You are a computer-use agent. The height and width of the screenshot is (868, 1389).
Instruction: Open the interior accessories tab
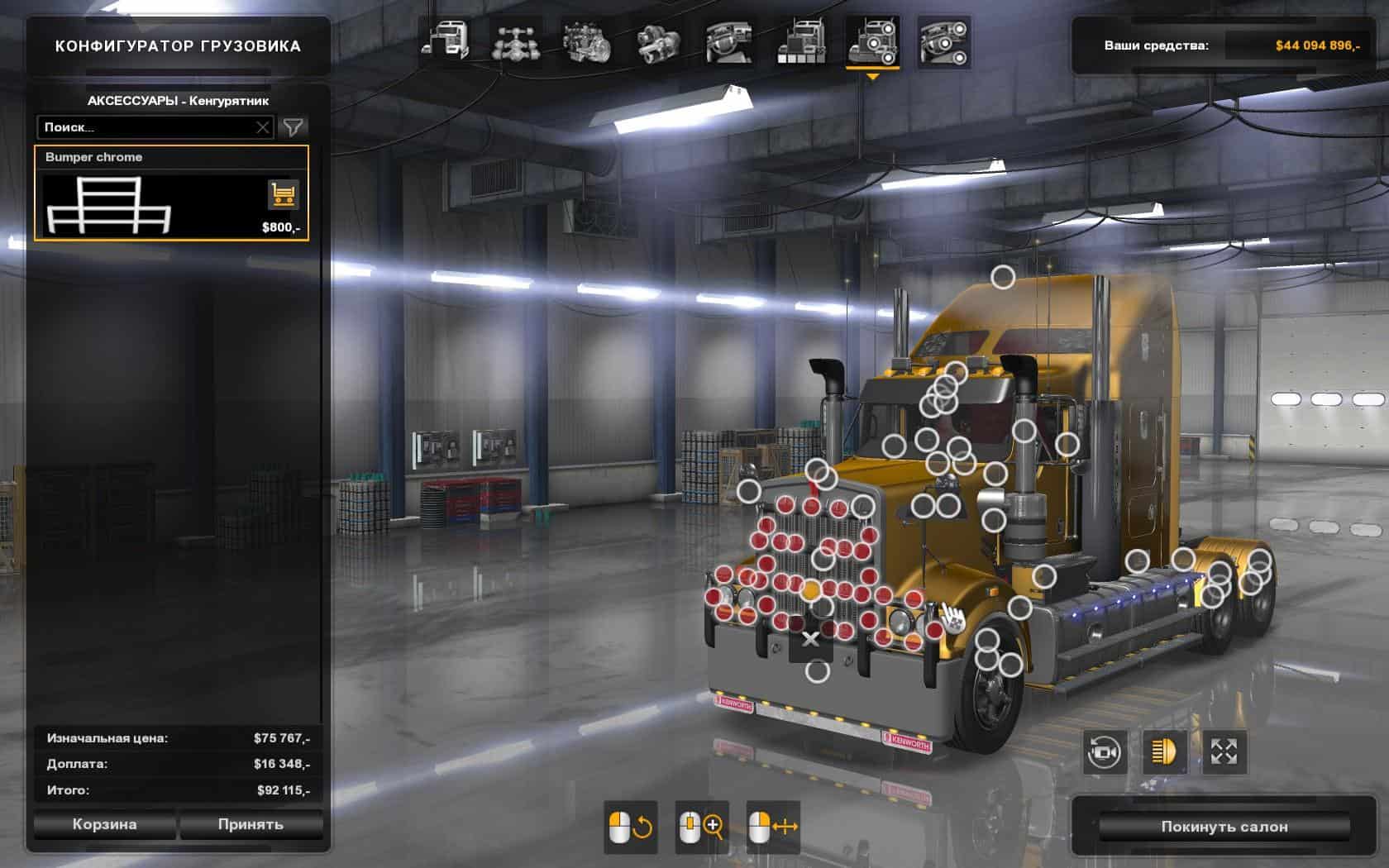tap(943, 41)
